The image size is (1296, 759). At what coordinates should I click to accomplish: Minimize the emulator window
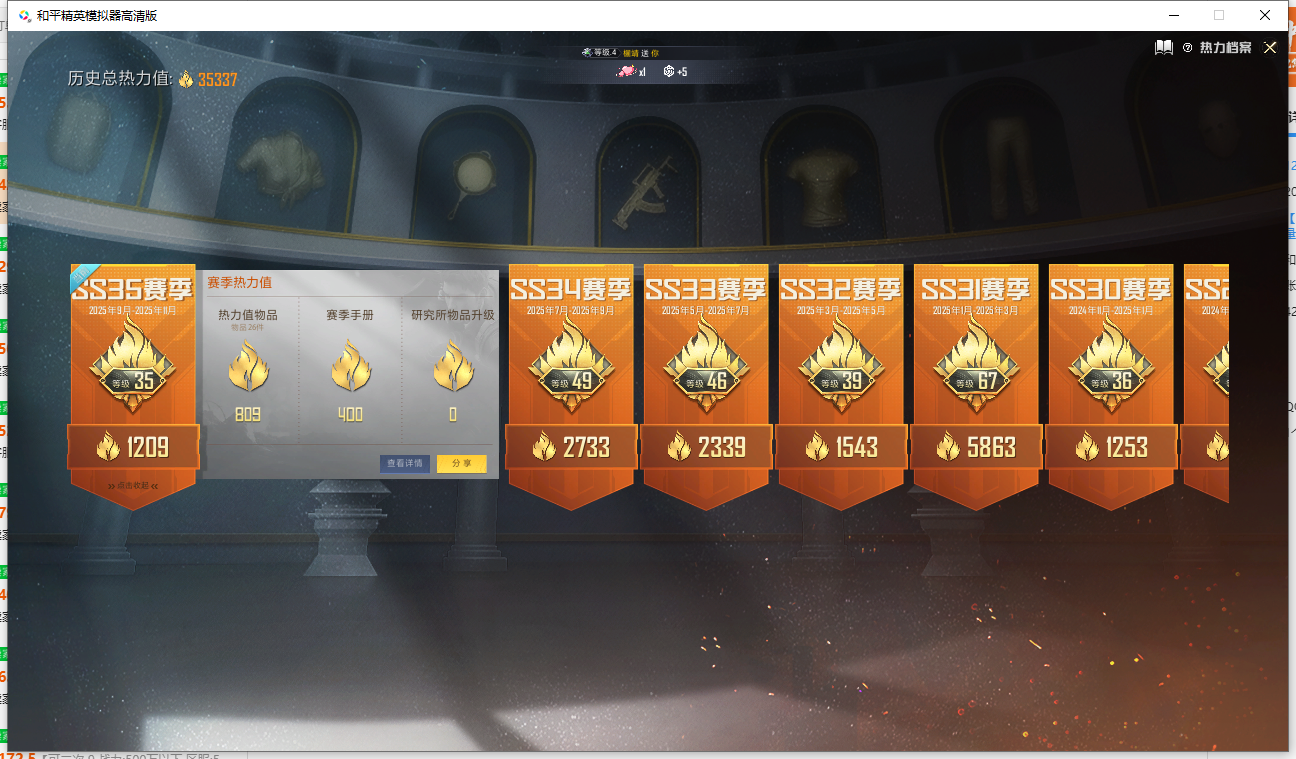(x=1172, y=15)
